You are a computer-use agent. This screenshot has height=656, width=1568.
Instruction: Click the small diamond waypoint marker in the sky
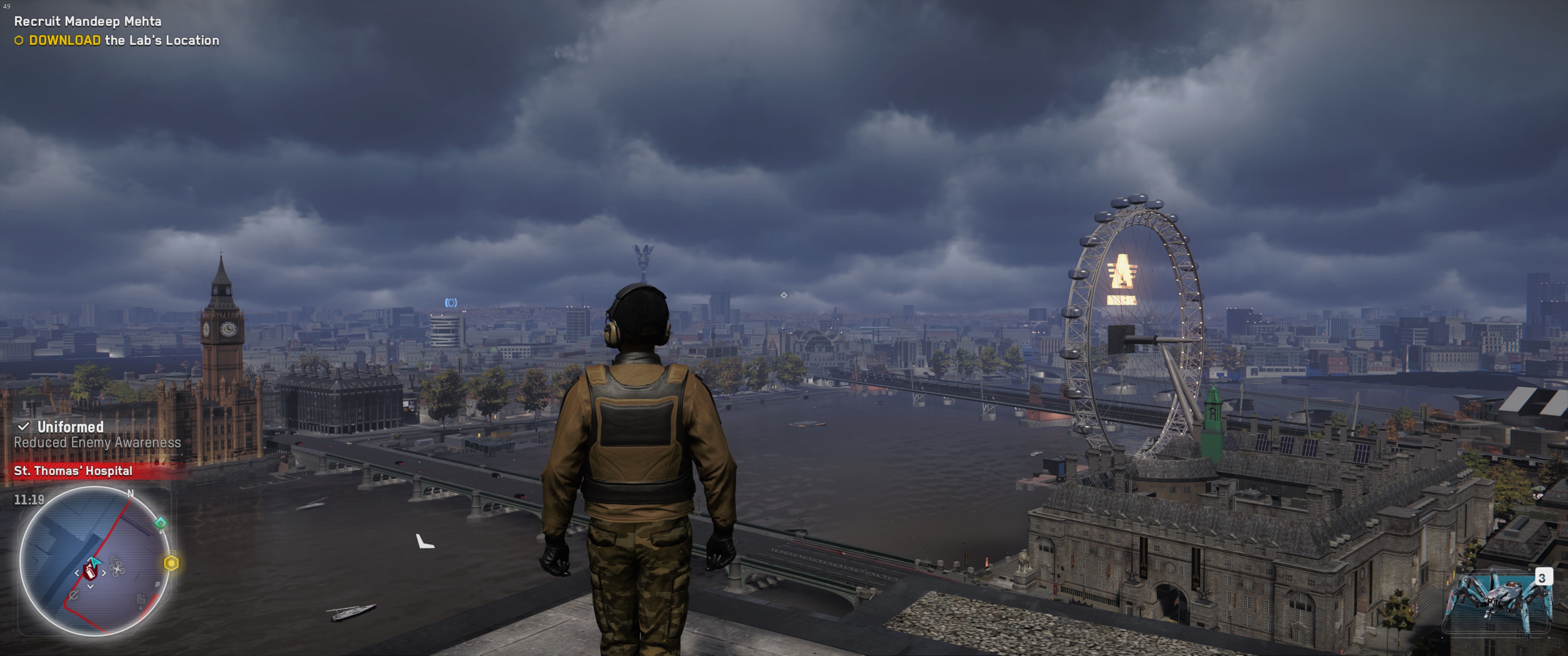784,295
